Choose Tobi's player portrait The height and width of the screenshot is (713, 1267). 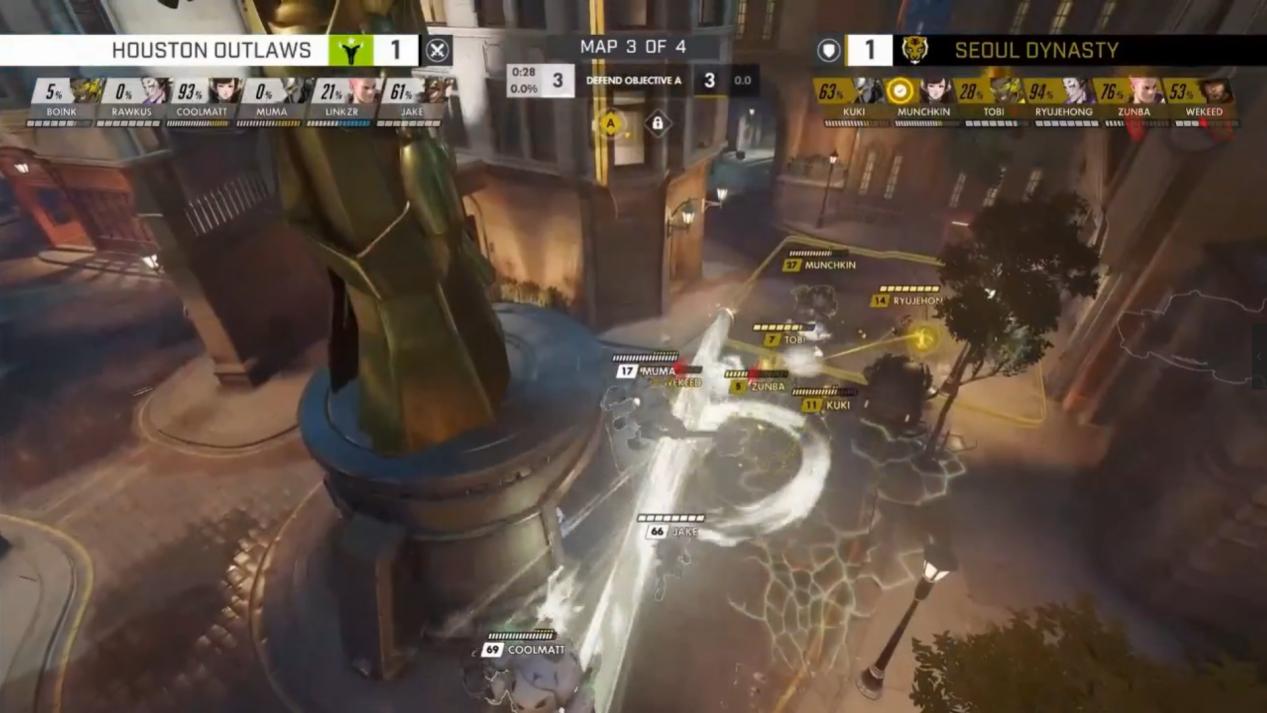pyautogui.click(x=1006, y=92)
